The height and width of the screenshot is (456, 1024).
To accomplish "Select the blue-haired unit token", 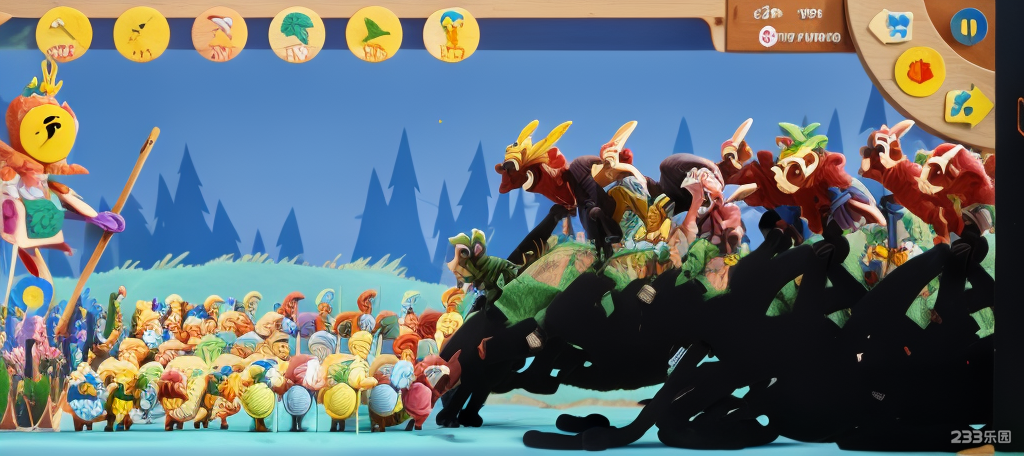I will click(x=451, y=35).
